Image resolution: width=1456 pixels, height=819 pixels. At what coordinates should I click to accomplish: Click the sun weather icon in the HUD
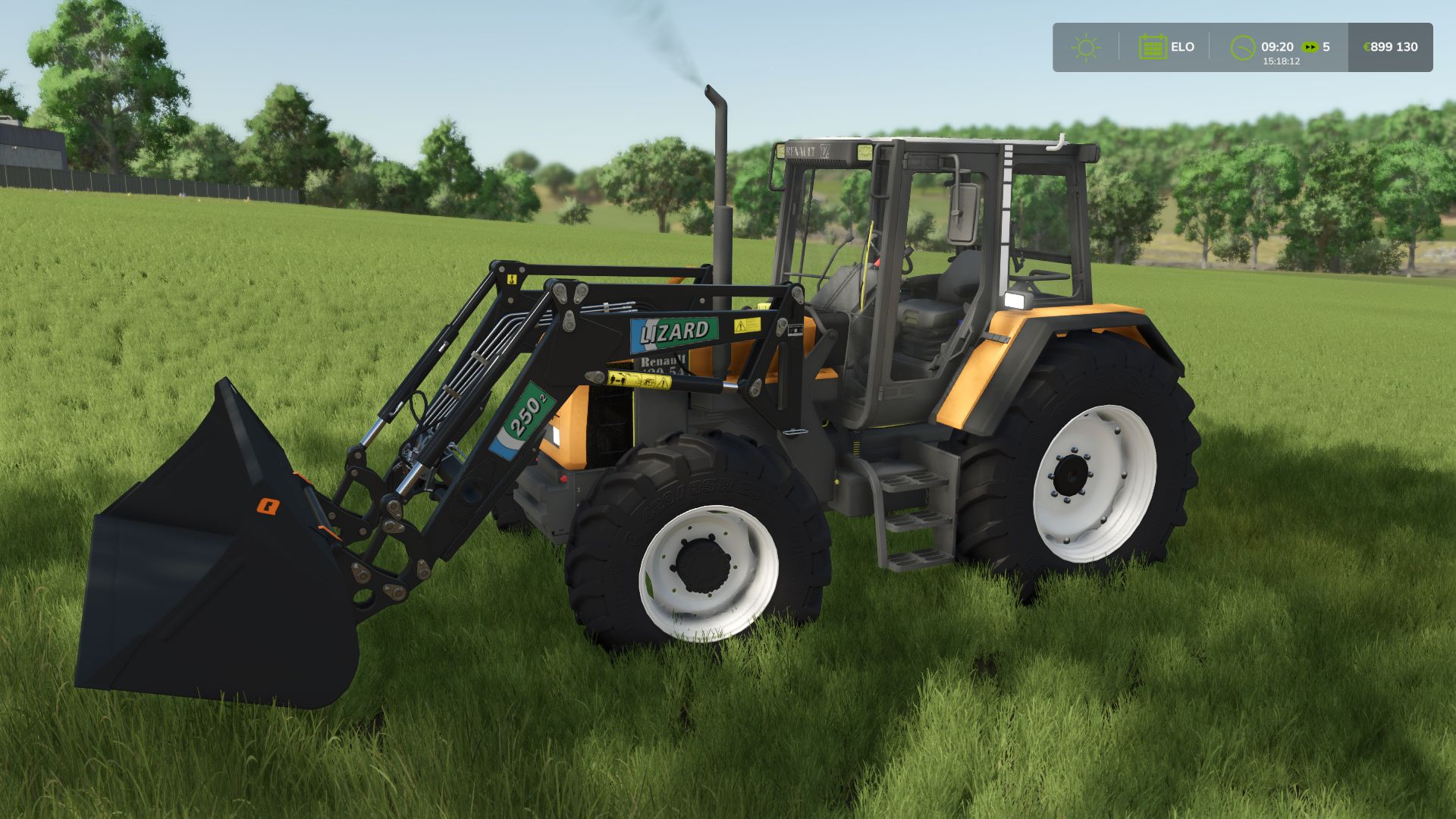[x=1086, y=47]
